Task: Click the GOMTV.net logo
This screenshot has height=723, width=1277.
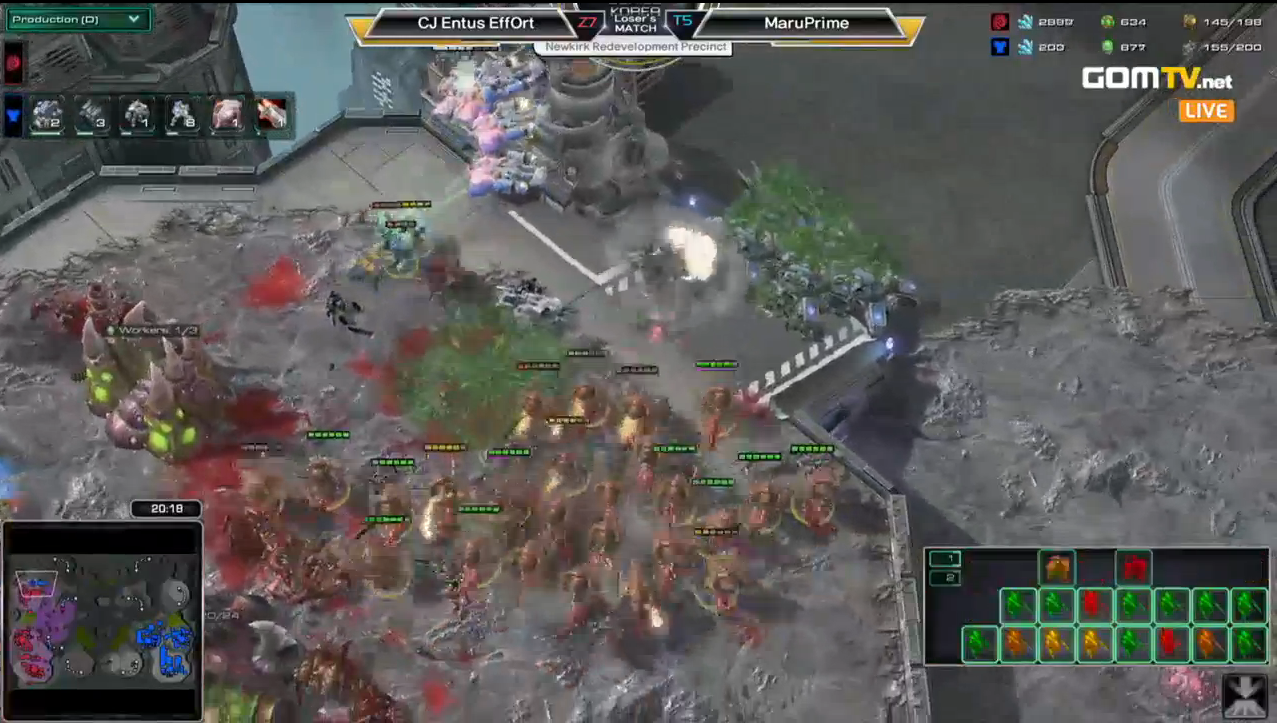Action: pos(1157,79)
